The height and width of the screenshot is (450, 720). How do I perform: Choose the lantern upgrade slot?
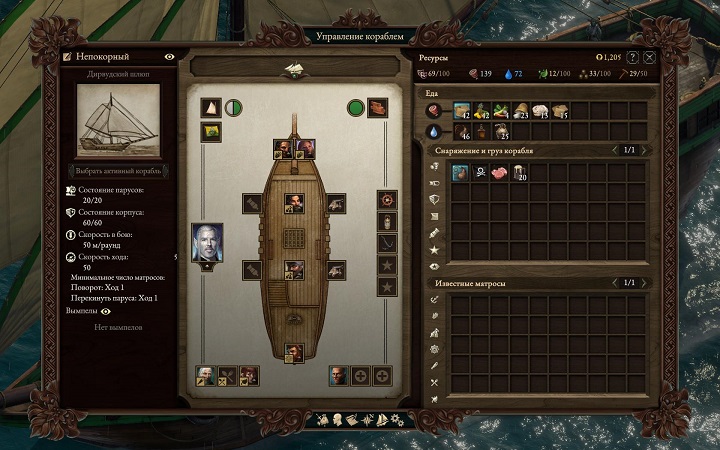point(389,221)
